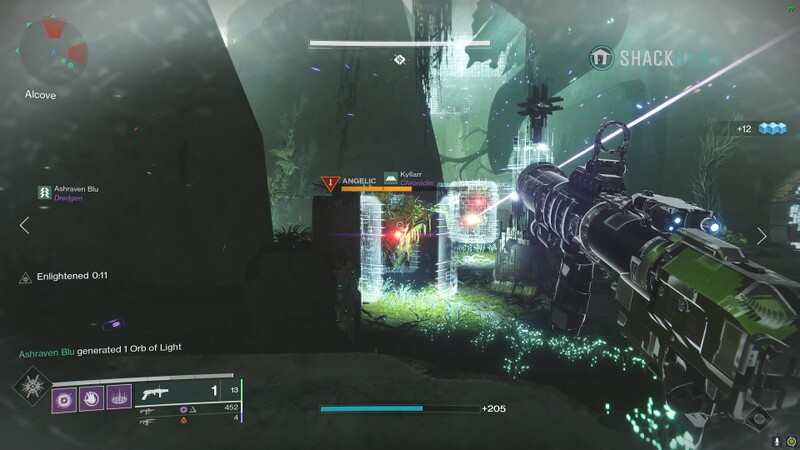Click the skull icon beneath the boss bar
This screenshot has height=450, width=800.
click(399, 59)
